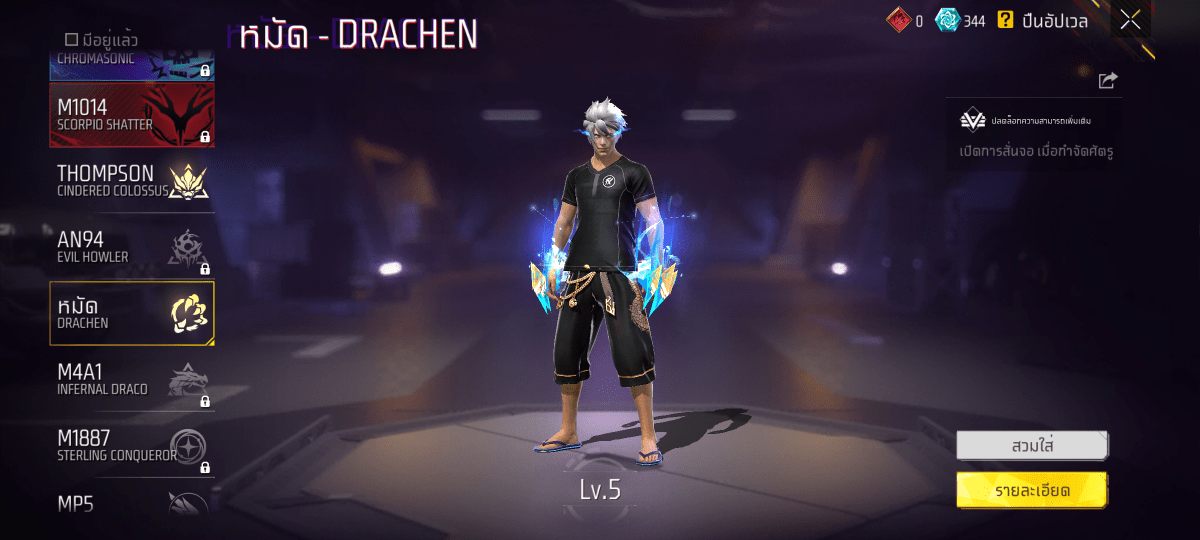Open the yellow question mark help
Screen dimensions: 1200x540
(x=1005, y=20)
